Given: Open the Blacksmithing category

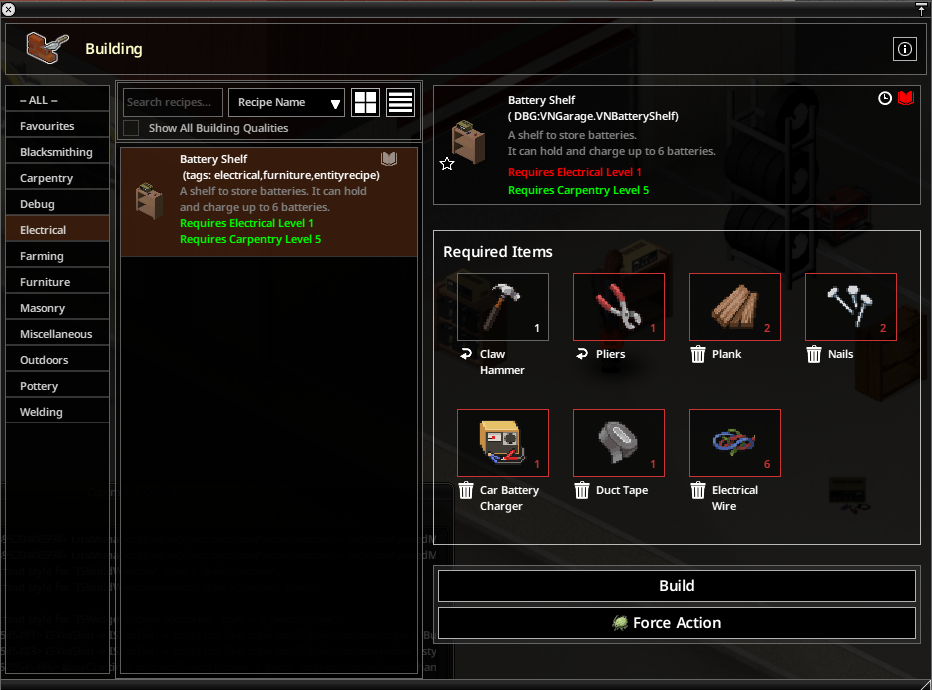Looking at the screenshot, I should pos(58,152).
